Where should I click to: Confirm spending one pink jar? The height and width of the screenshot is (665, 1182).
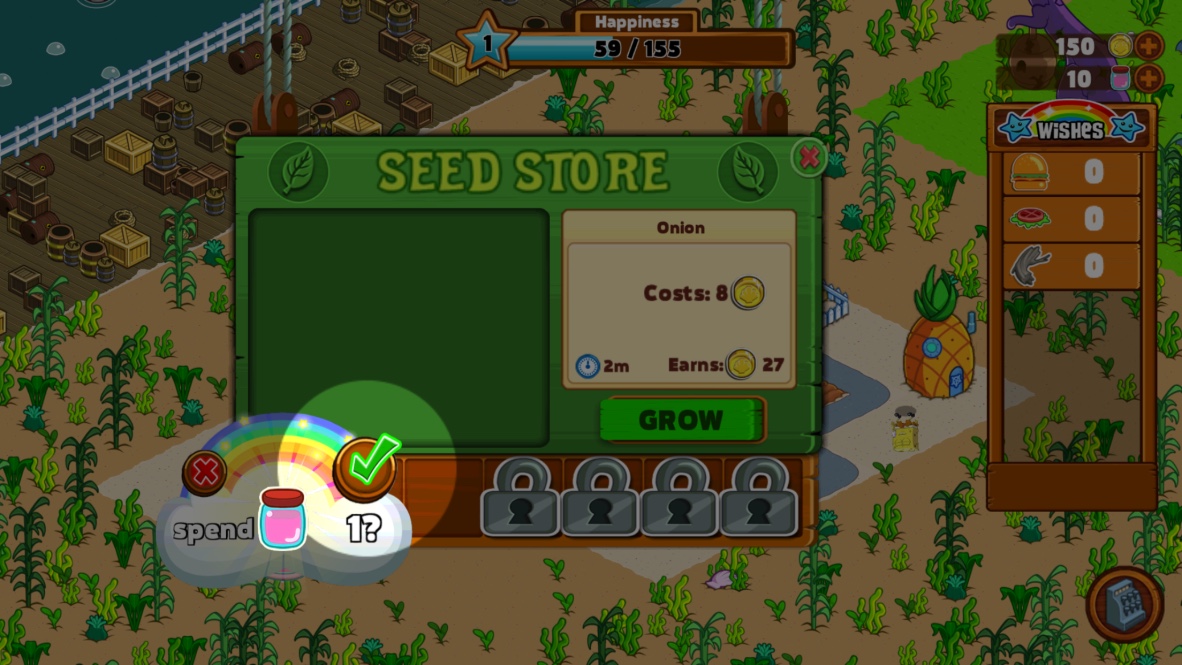pos(367,466)
